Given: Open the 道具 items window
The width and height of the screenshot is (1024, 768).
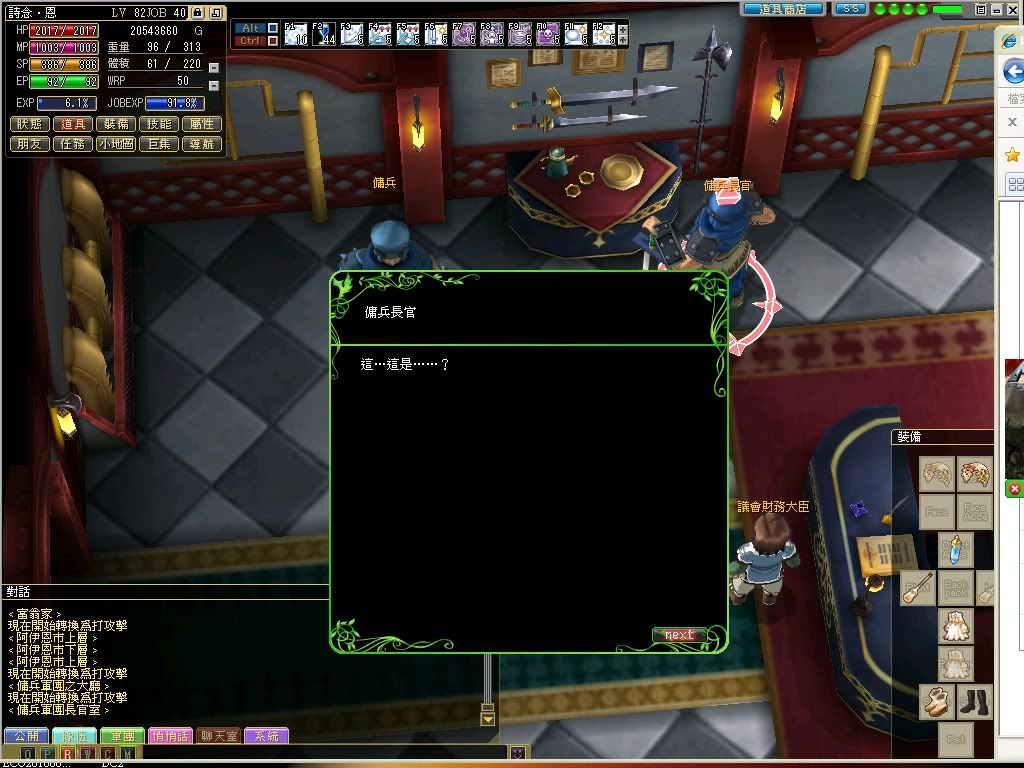Looking at the screenshot, I should pyautogui.click(x=73, y=124).
